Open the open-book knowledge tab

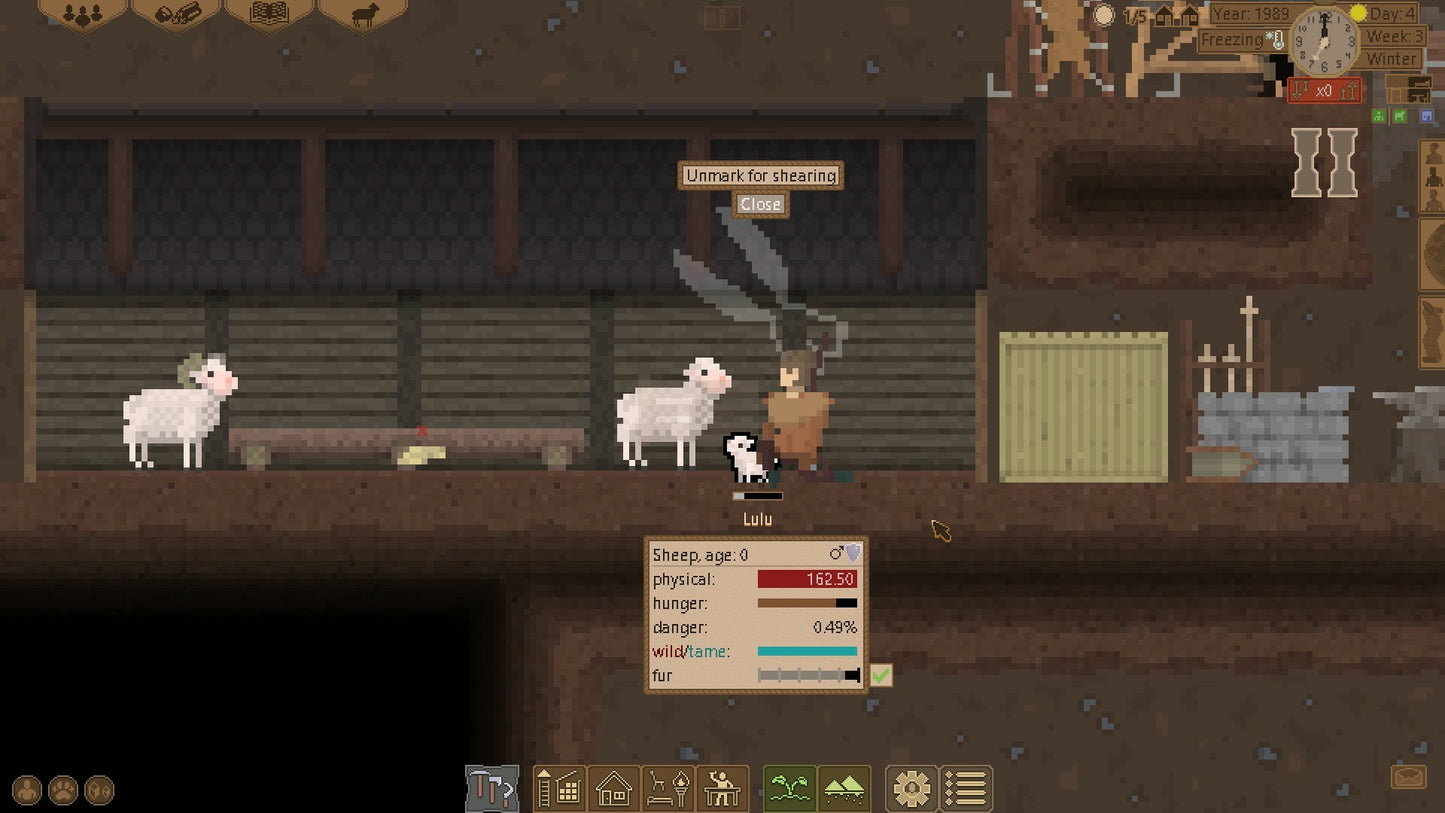coord(269,14)
